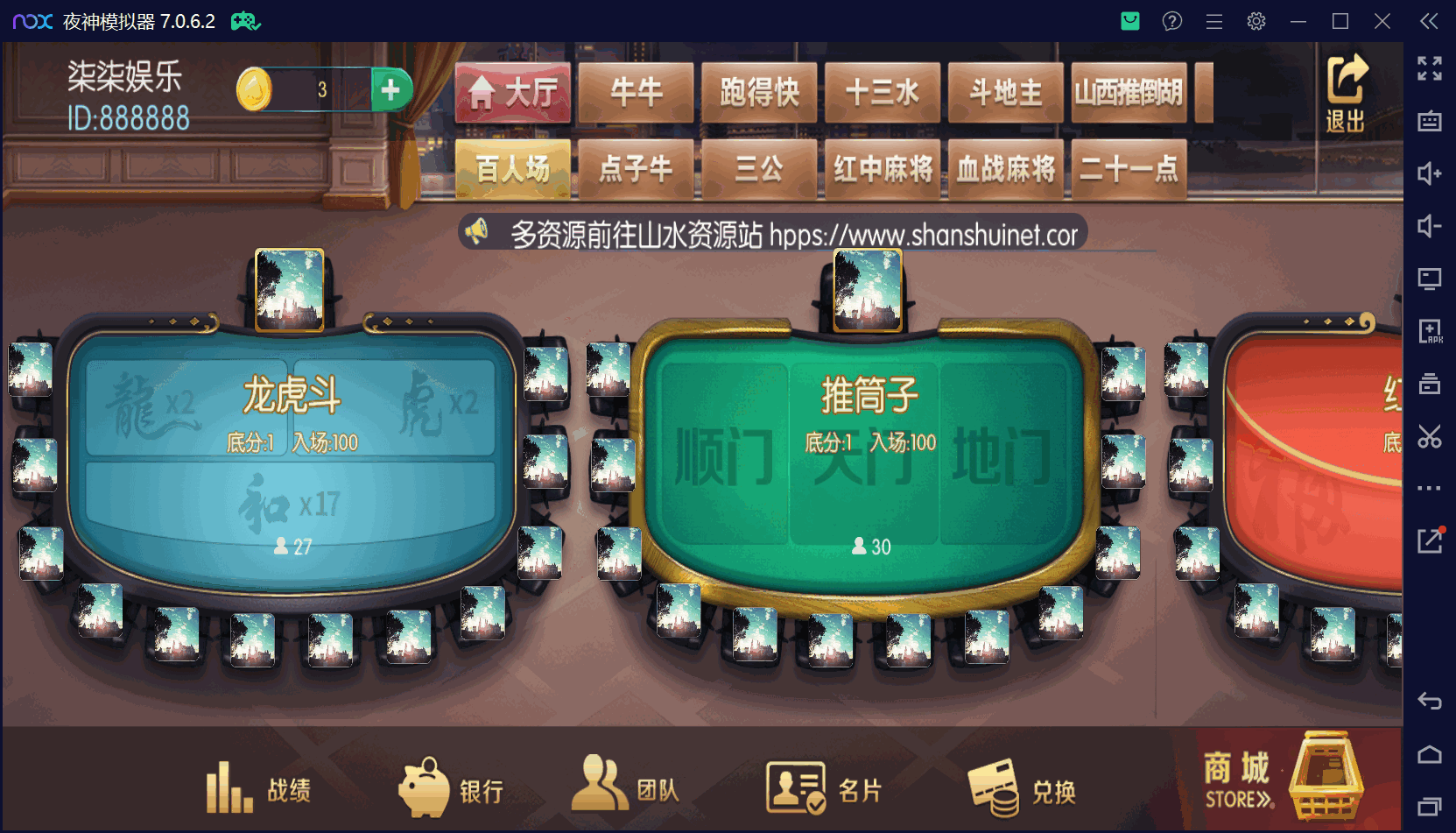Viewport: 1456px width, 833px height.
Task: Switch to the 百人场 category tab
Action: [512, 169]
